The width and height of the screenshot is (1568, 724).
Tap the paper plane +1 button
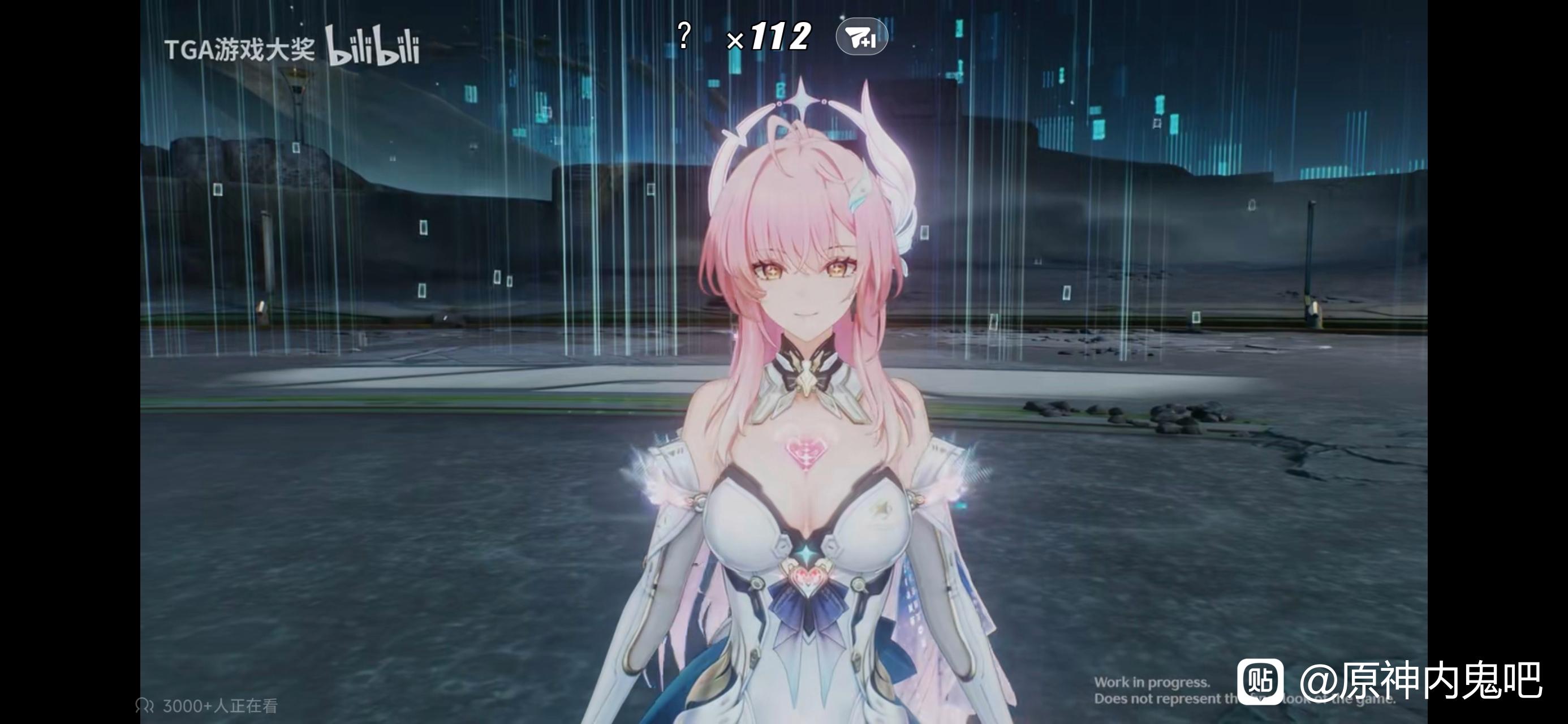[861, 38]
